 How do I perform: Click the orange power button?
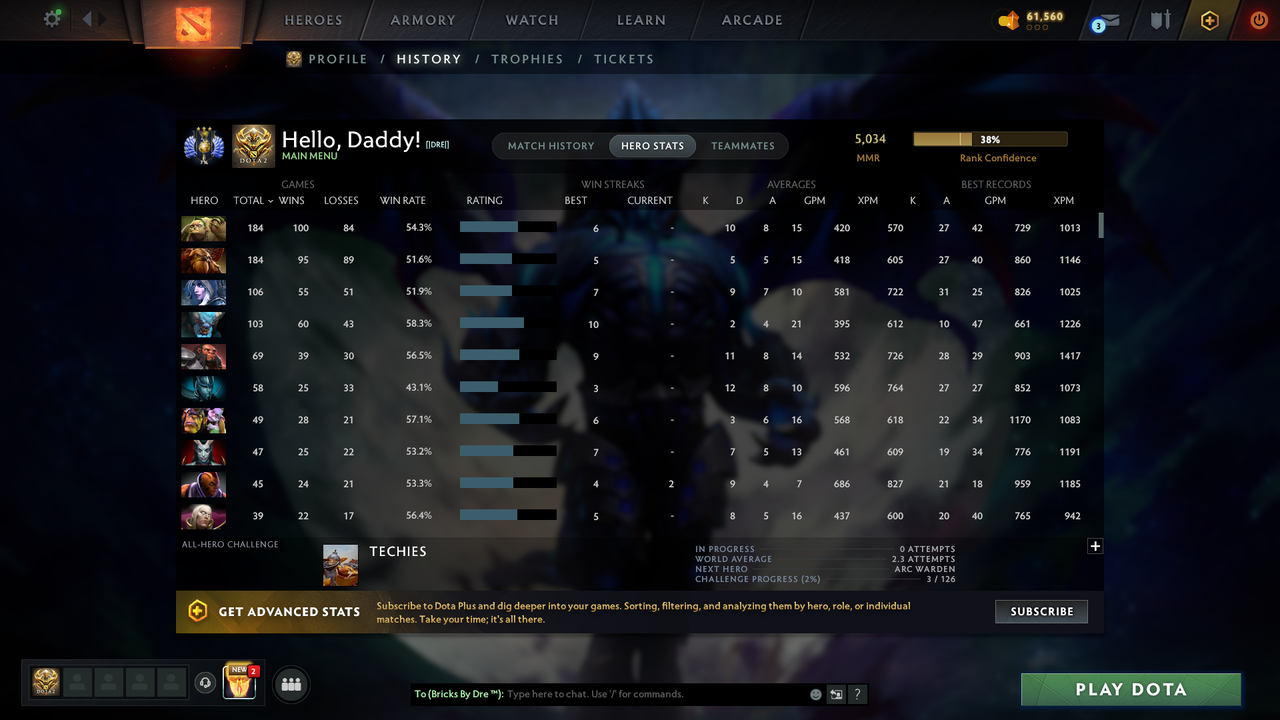click(1258, 19)
